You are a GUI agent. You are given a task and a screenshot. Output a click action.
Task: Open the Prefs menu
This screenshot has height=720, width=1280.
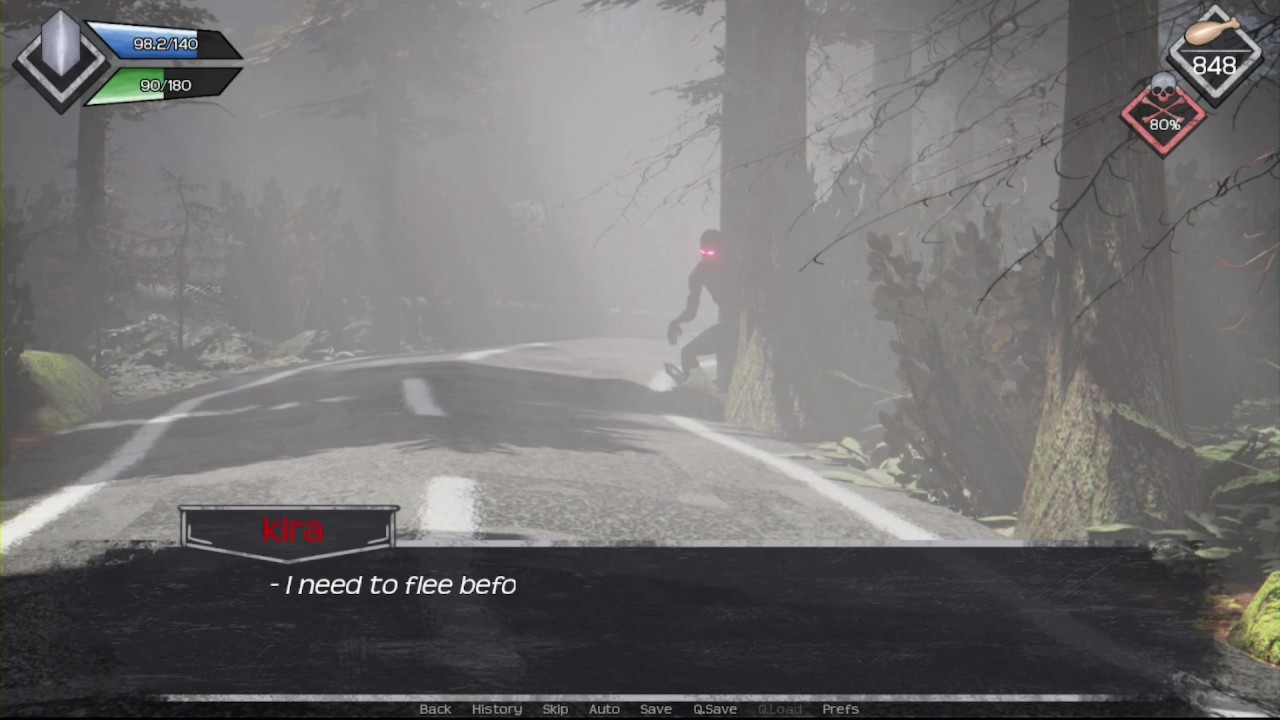click(x=840, y=709)
